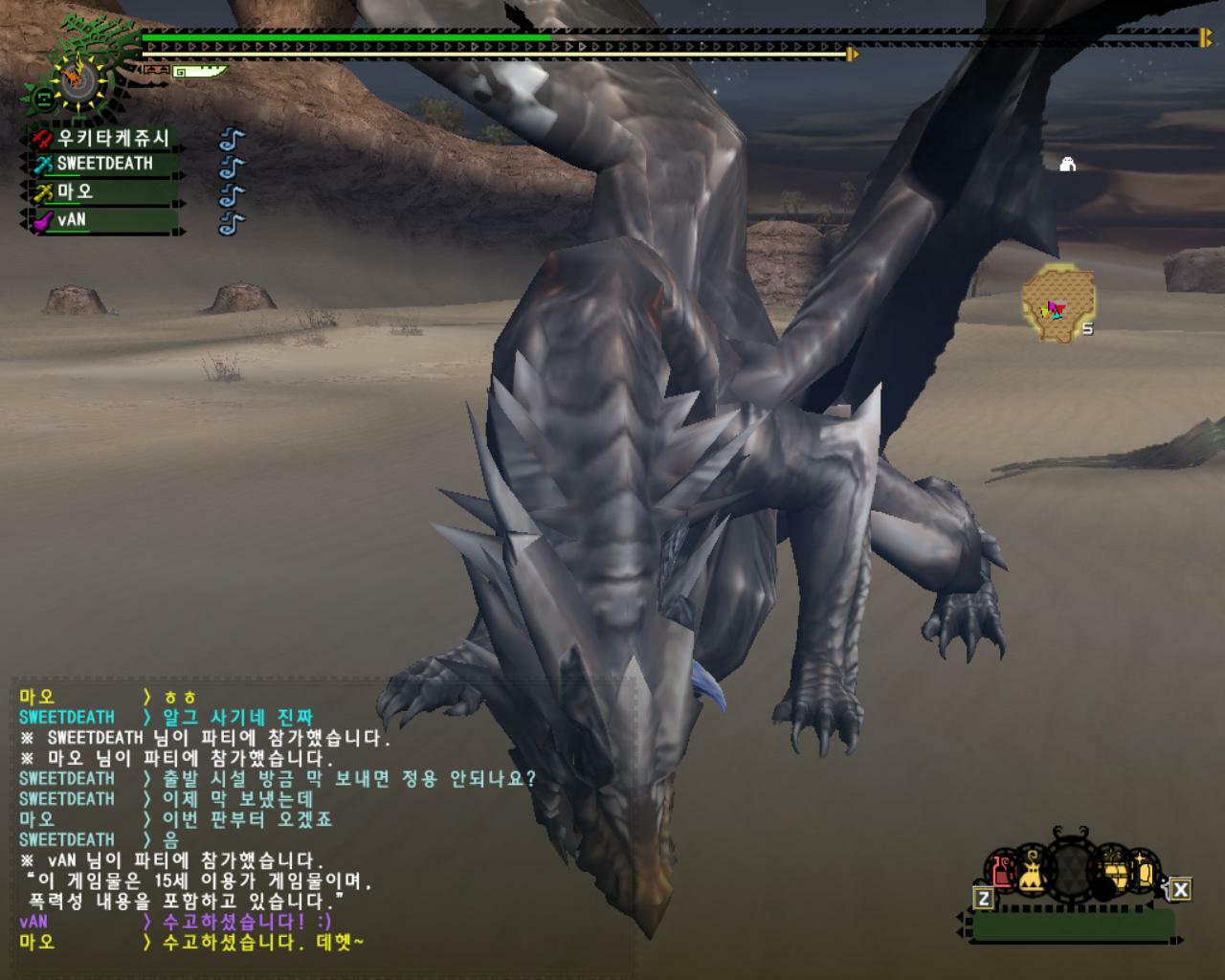Click the player marker on the minimap
This screenshot has width=1225, height=980.
pyautogui.click(x=1051, y=308)
